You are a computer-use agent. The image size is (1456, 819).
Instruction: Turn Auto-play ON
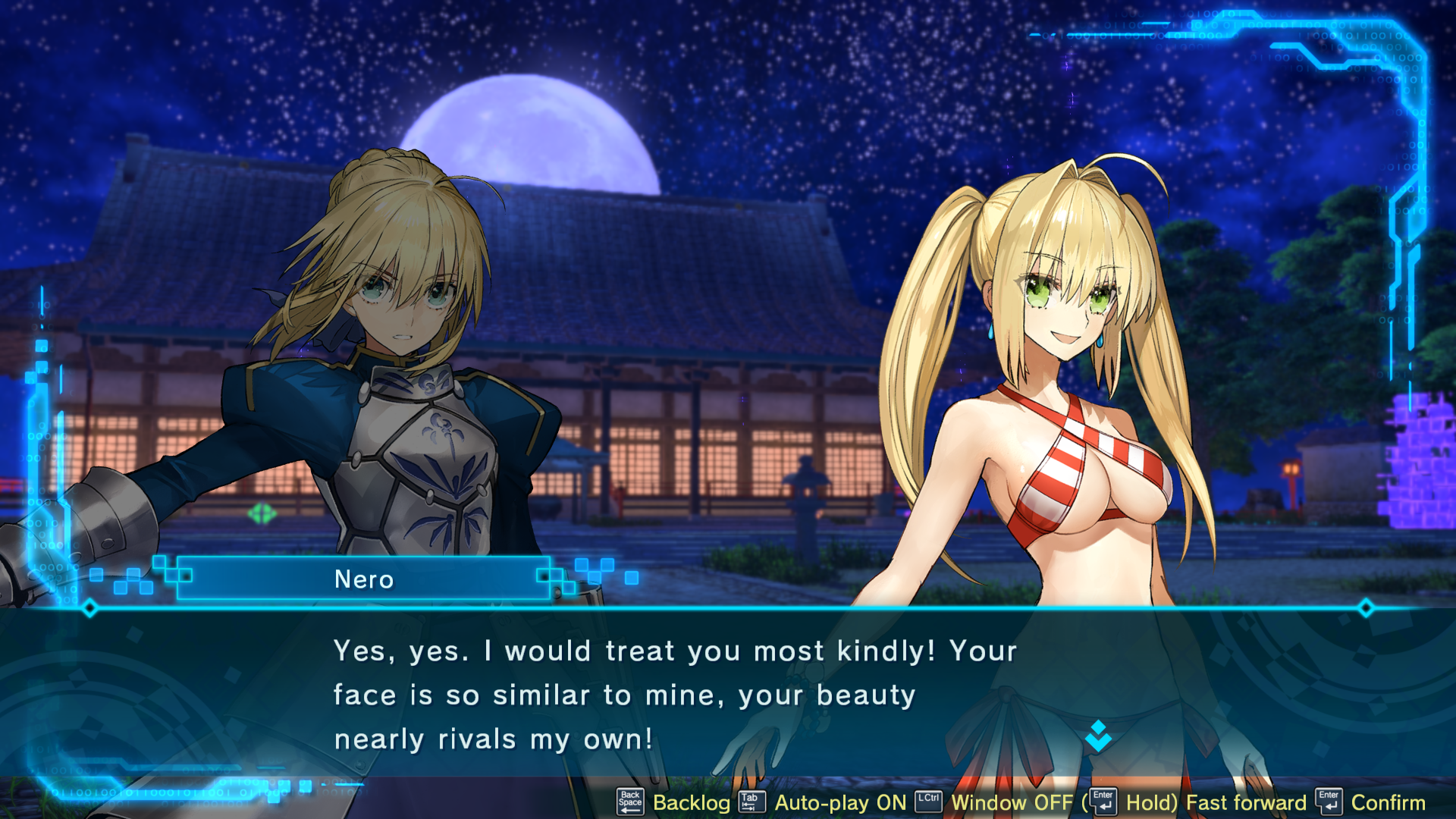point(840,802)
